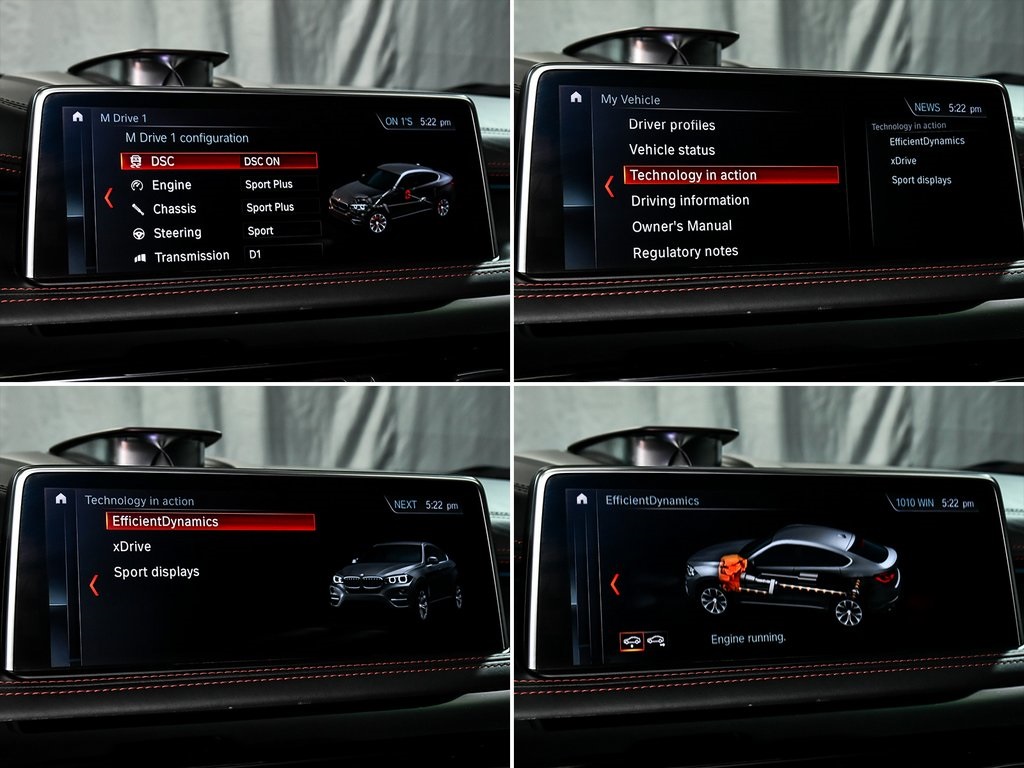Viewport: 1024px width, 768px height.
Task: Open the Owner's Manual entry
Action: pyautogui.click(x=682, y=226)
